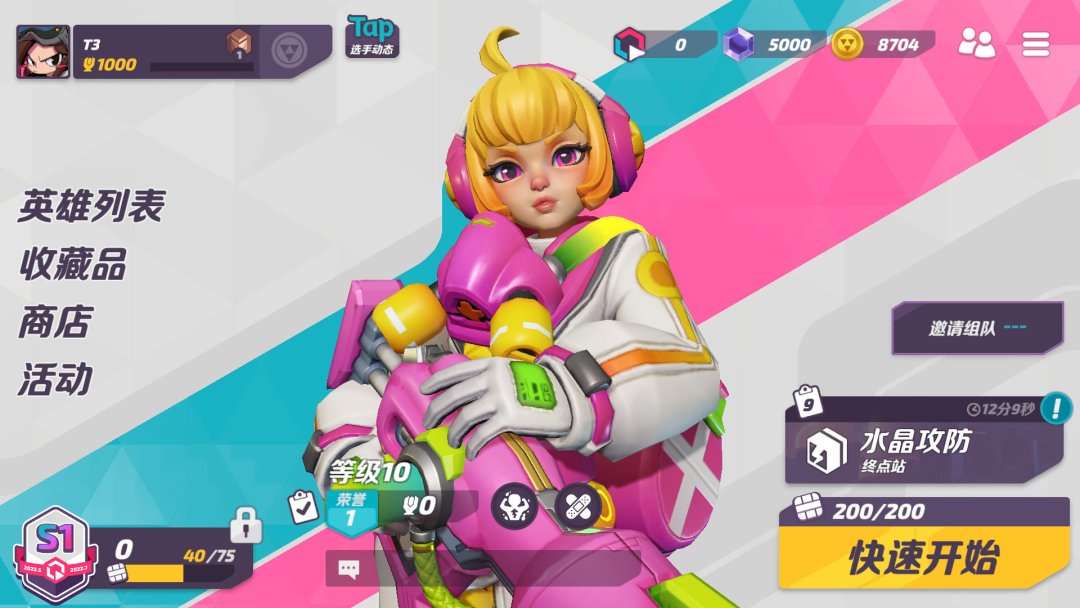Viewport: 1080px width, 608px height.
Task: Invite teammates with 邀请组队
Action: [977, 328]
